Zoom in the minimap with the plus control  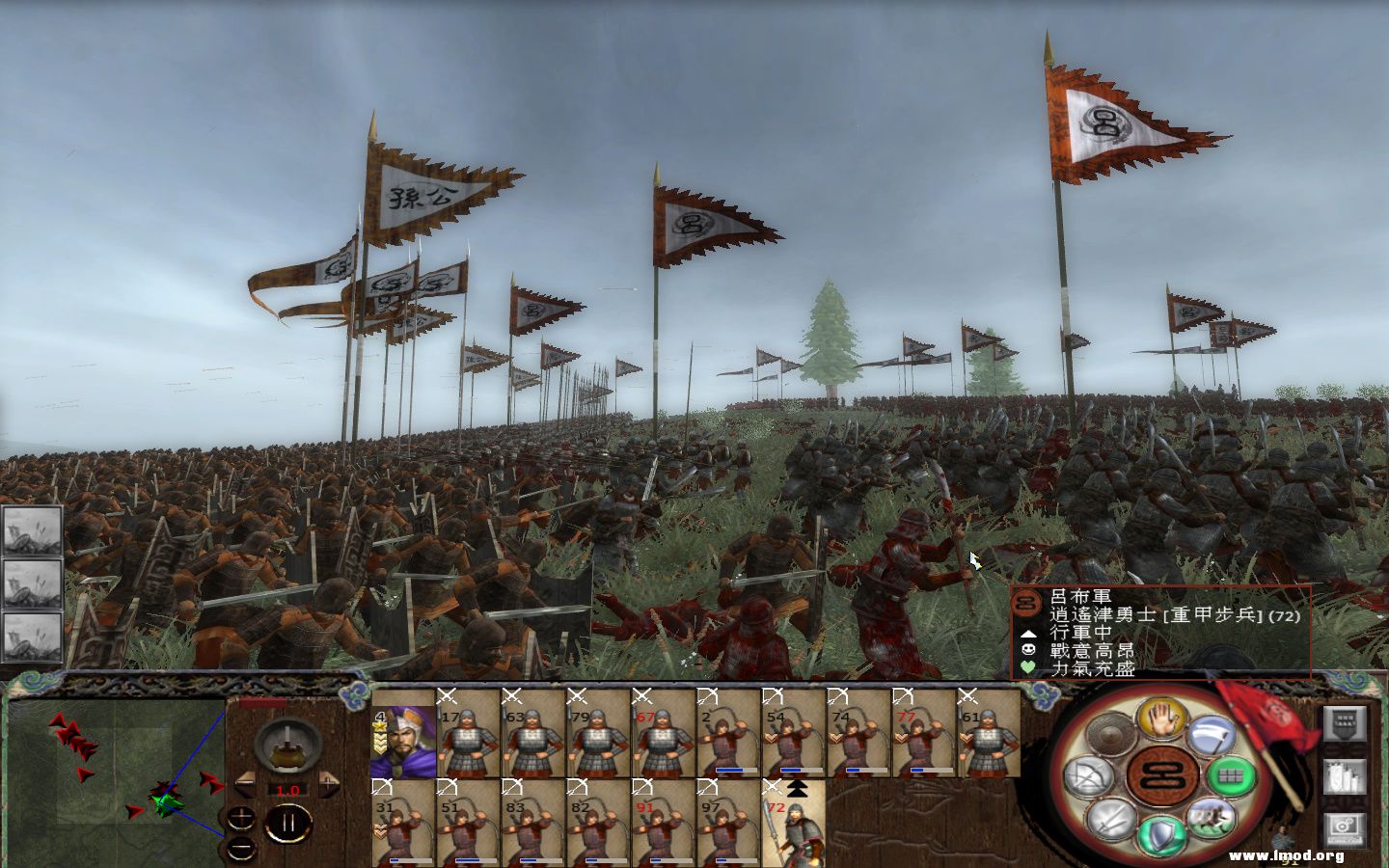(x=240, y=818)
